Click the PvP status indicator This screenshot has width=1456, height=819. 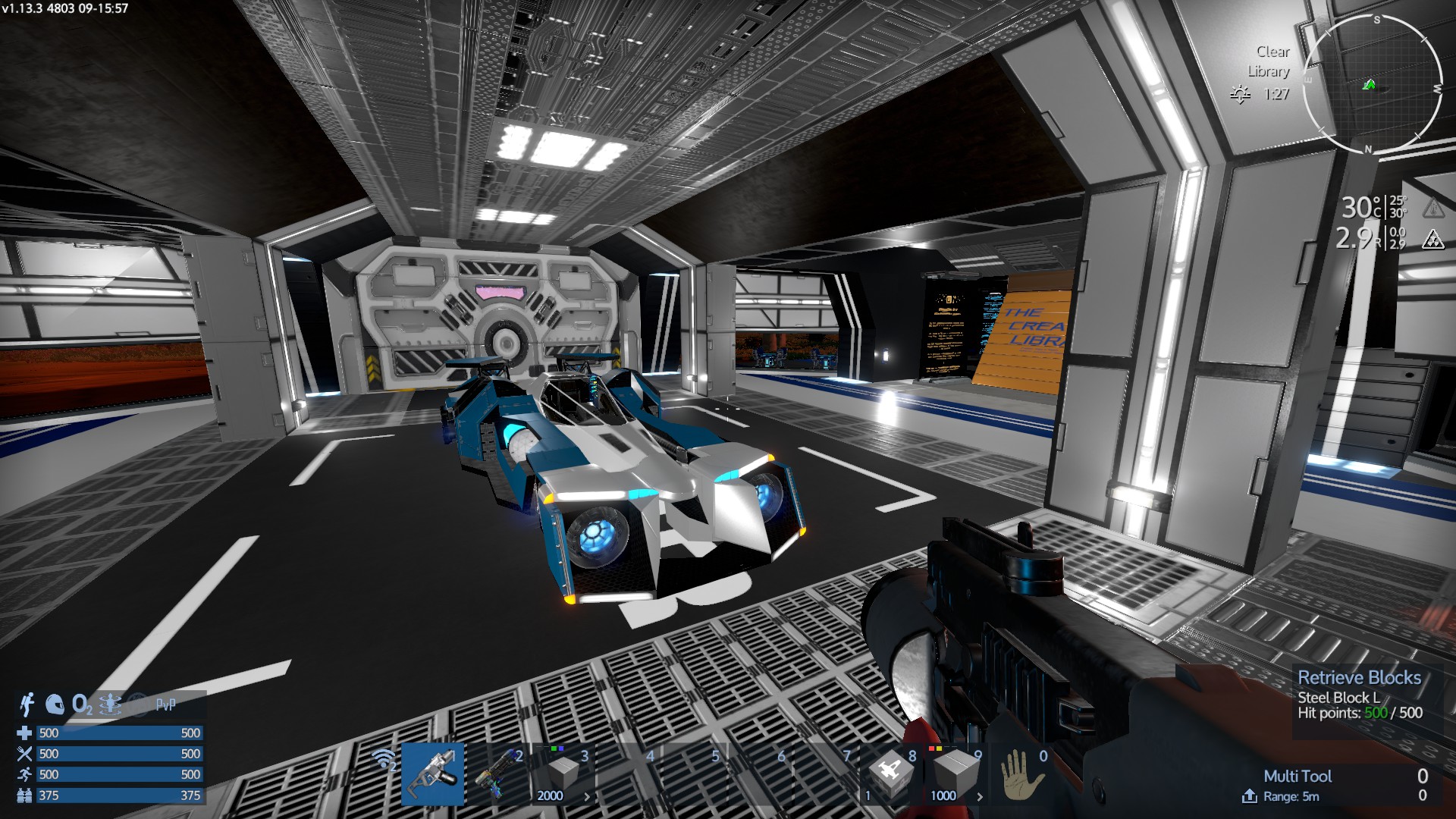pos(165,705)
